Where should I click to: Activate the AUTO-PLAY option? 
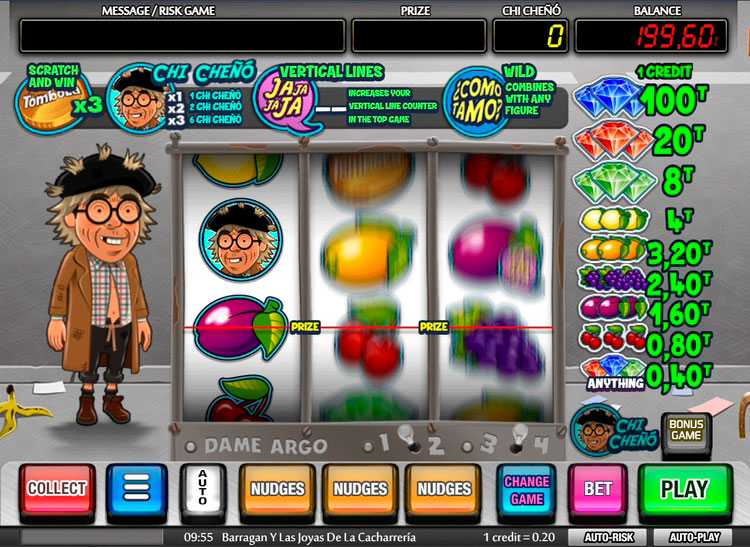696,537
